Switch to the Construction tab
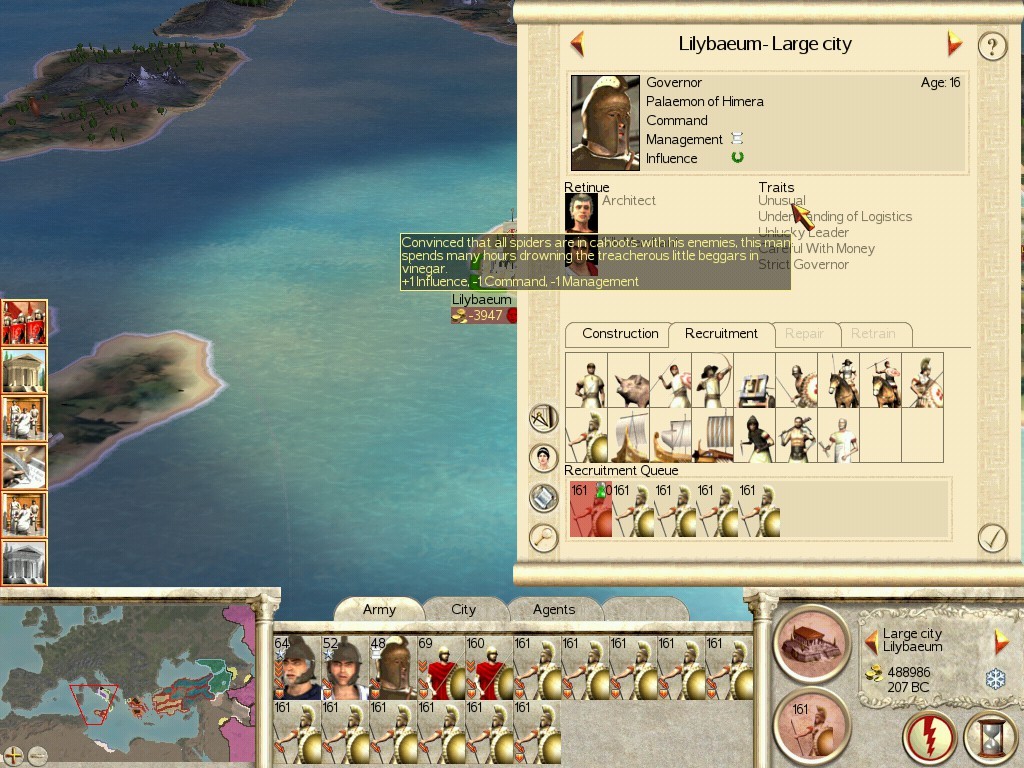 [x=620, y=334]
